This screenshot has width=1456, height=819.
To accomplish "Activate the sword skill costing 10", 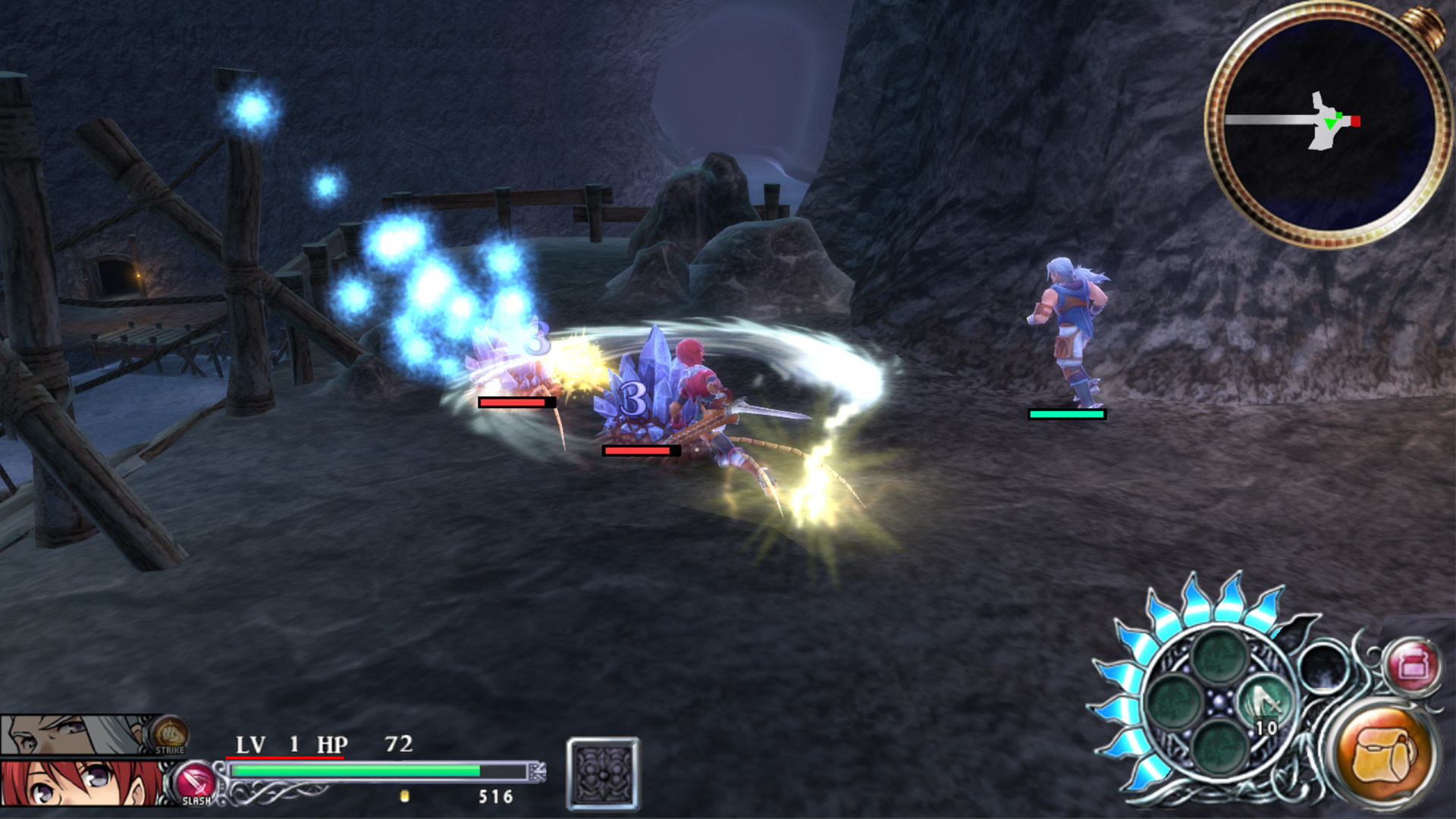I will pyautogui.click(x=1263, y=704).
